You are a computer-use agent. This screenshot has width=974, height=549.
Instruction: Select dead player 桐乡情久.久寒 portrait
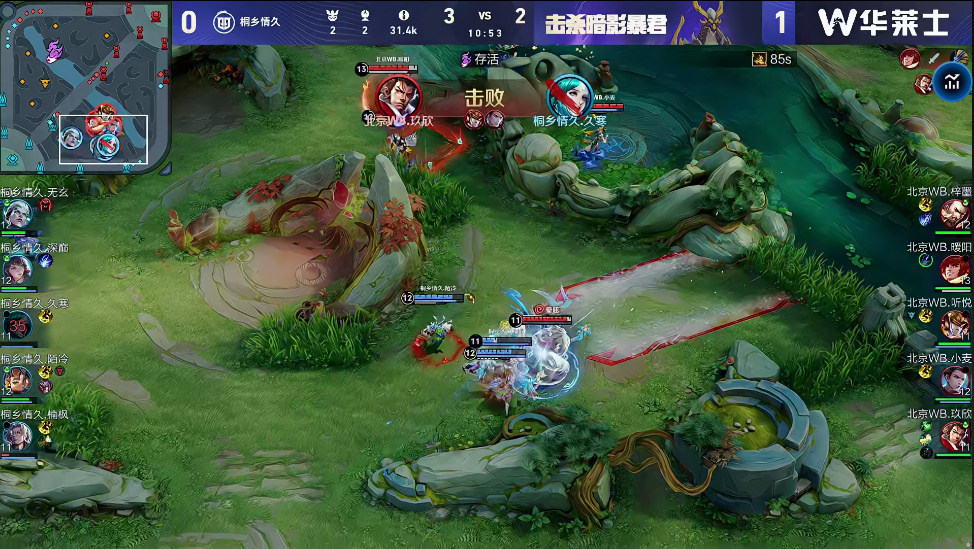point(18,324)
